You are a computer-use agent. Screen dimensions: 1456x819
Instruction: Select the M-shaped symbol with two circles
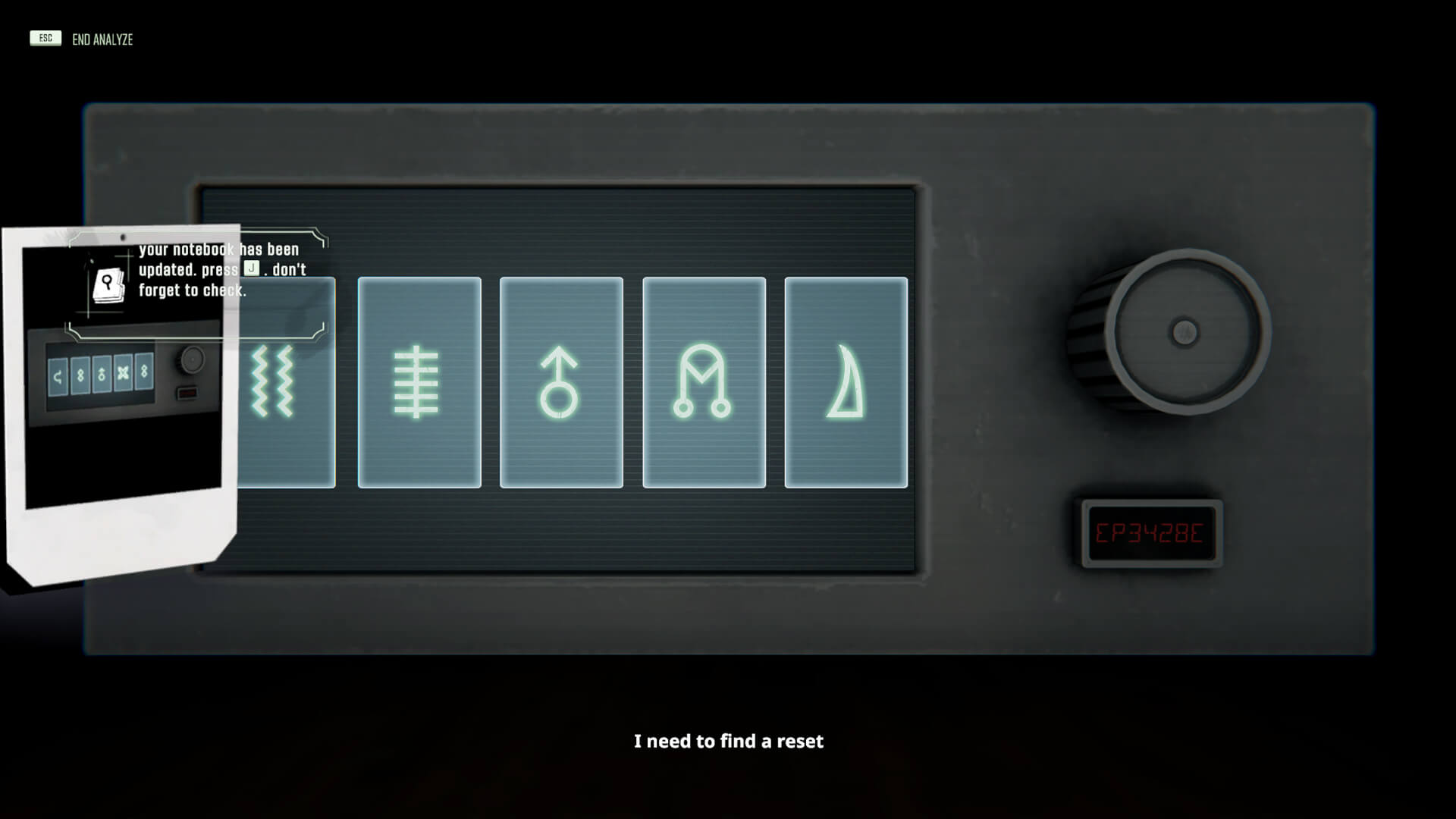pos(704,382)
